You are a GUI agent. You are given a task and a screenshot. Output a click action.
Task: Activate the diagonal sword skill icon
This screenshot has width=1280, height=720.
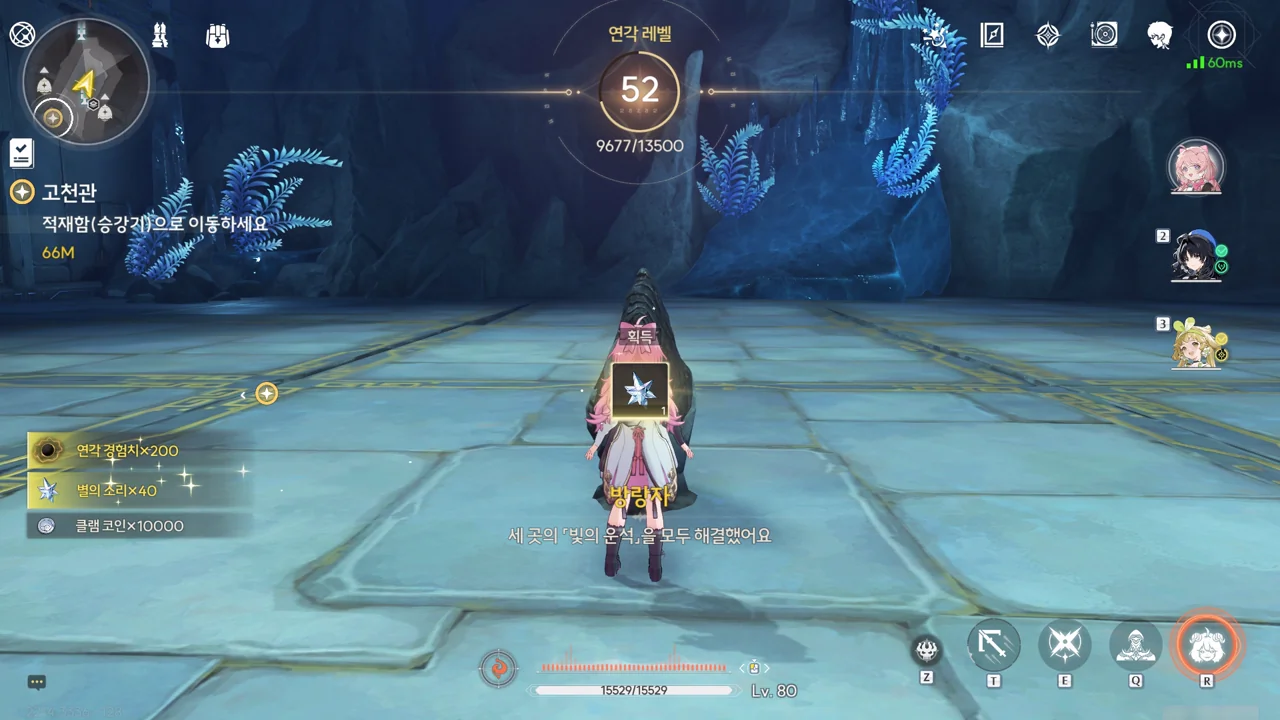[993, 646]
